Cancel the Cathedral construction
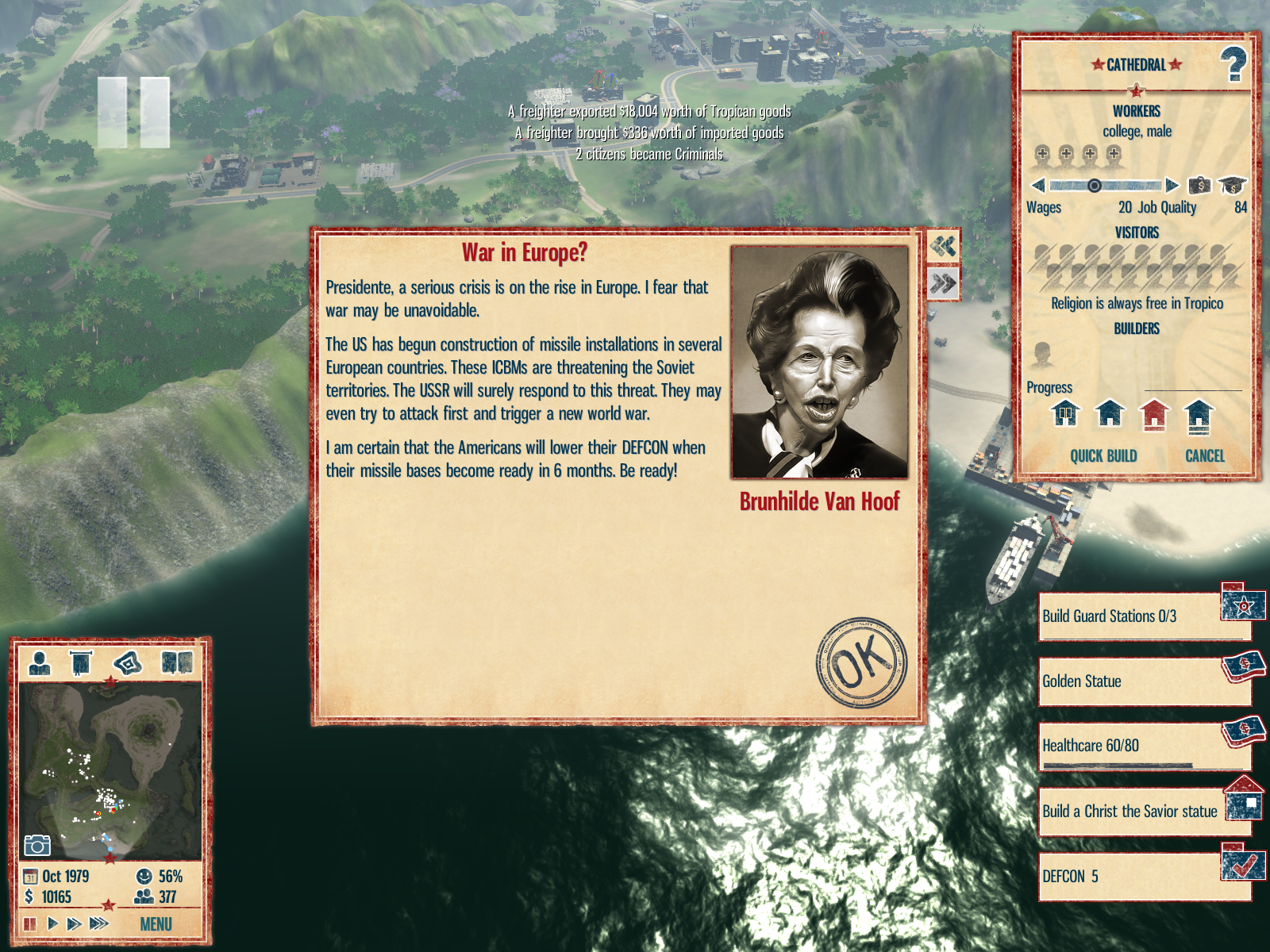 1204,456
